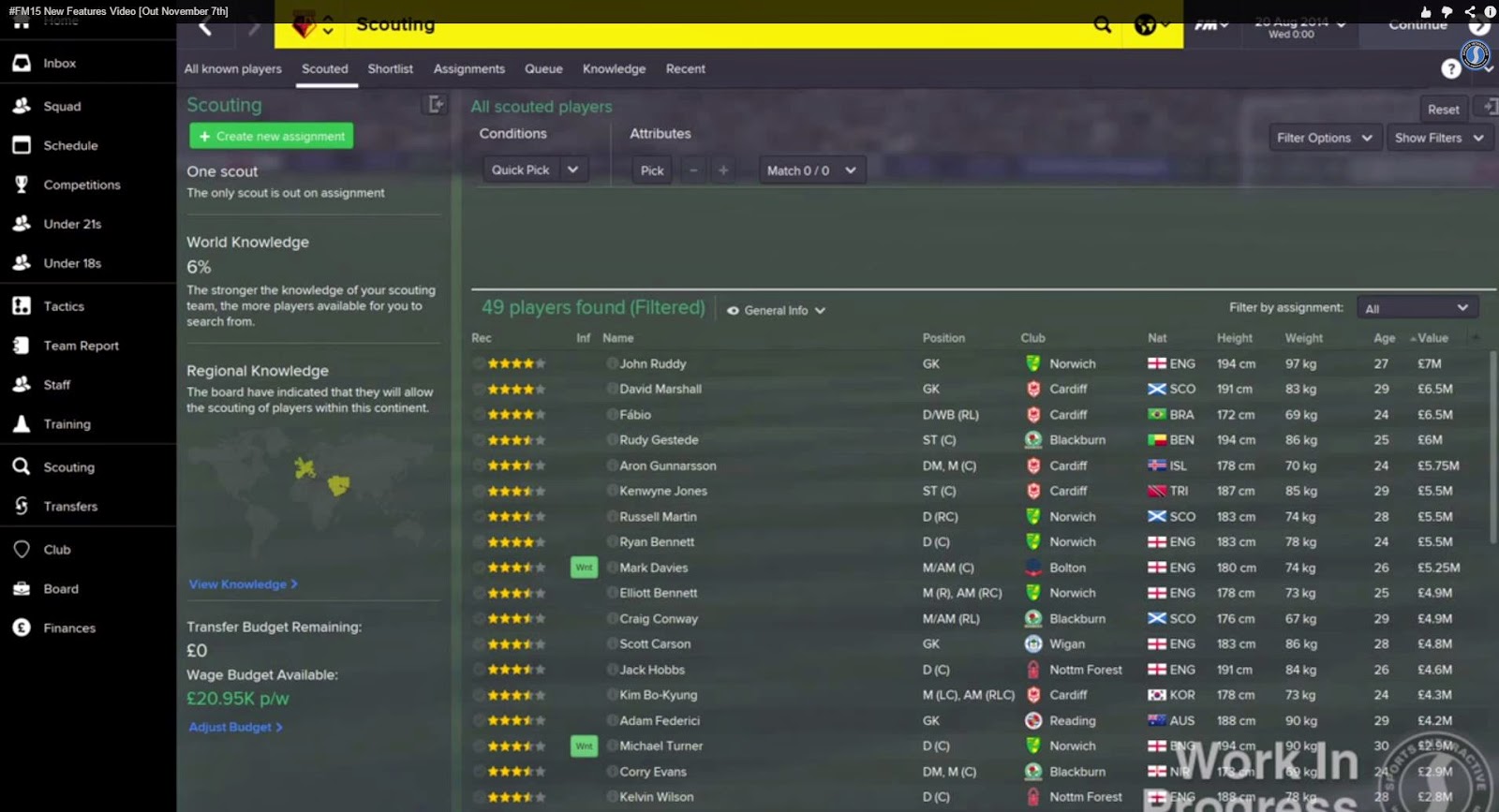Open the Inbox from the sidebar

click(x=59, y=63)
